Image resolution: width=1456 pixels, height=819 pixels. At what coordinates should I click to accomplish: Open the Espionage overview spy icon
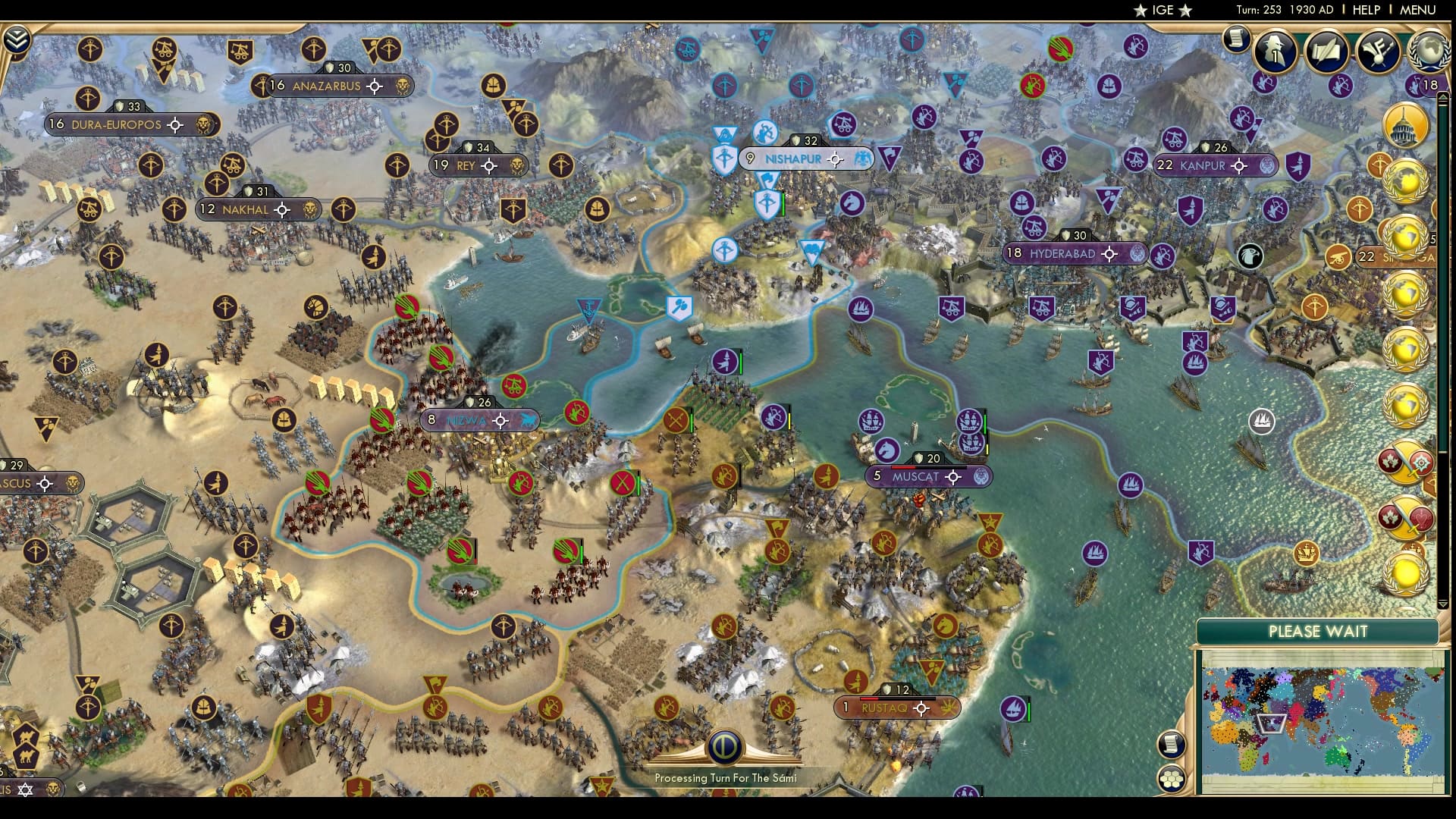pos(1274,50)
